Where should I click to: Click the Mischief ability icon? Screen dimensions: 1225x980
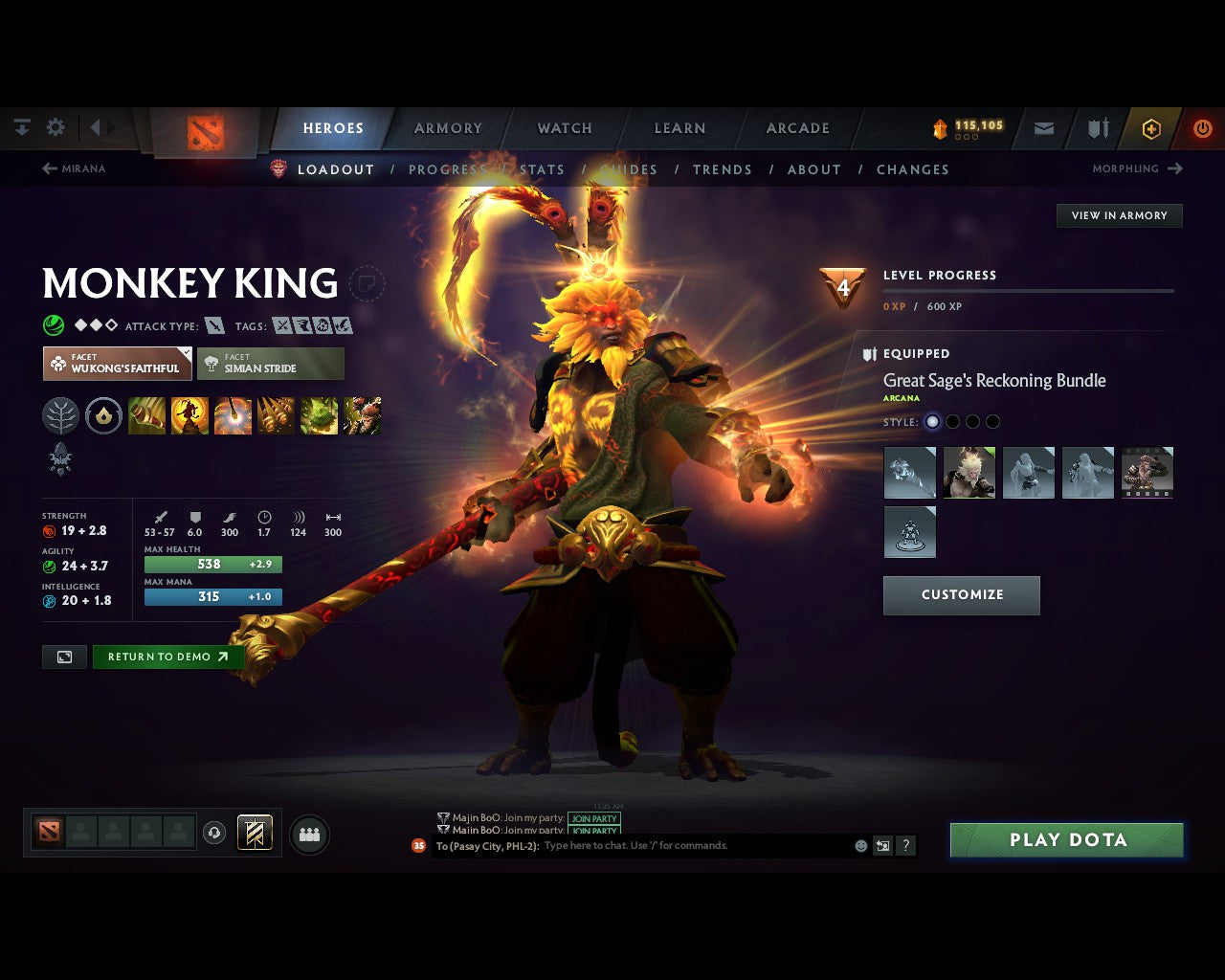coord(319,415)
